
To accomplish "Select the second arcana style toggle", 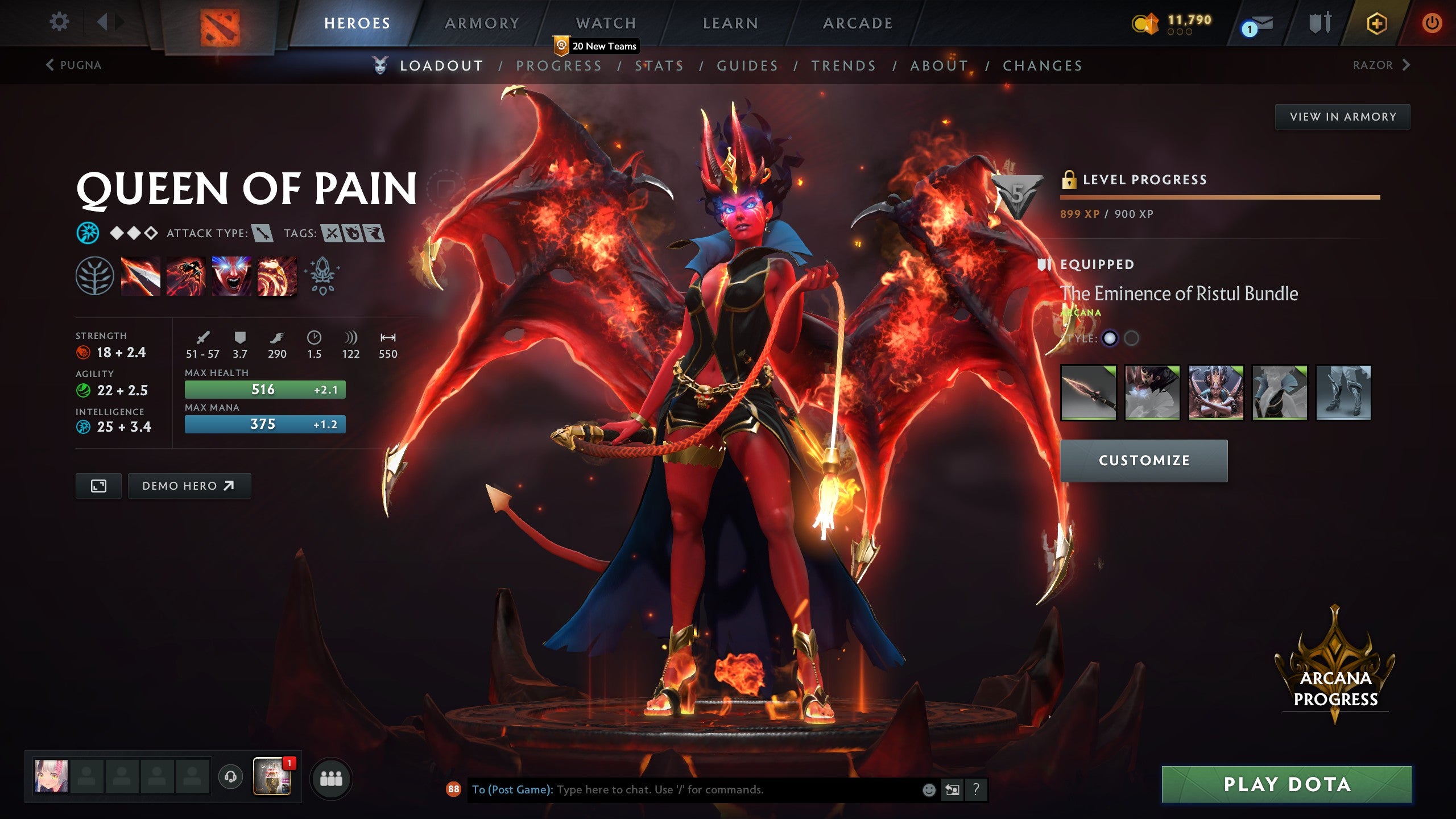I will (x=1132, y=337).
